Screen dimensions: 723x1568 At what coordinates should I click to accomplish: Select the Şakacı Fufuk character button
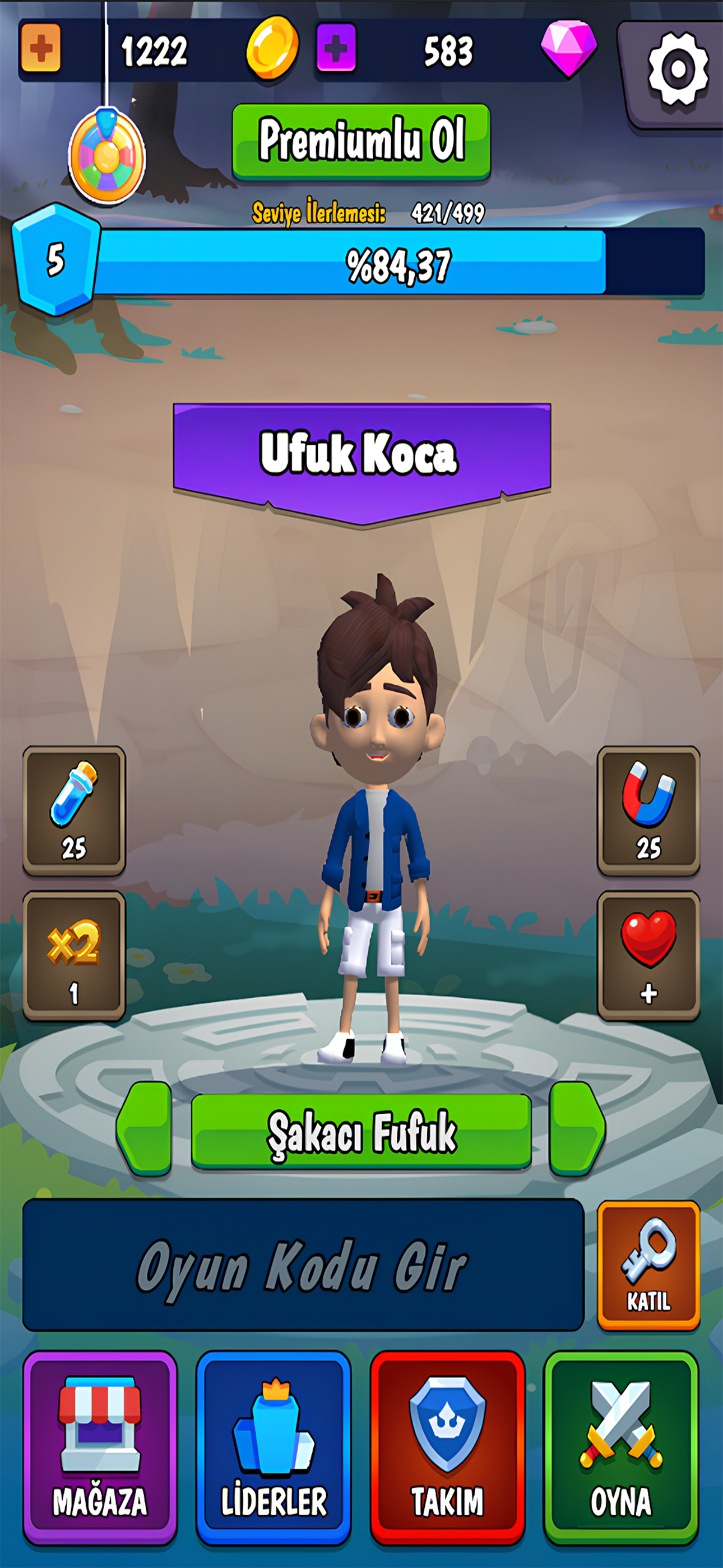tap(361, 1131)
